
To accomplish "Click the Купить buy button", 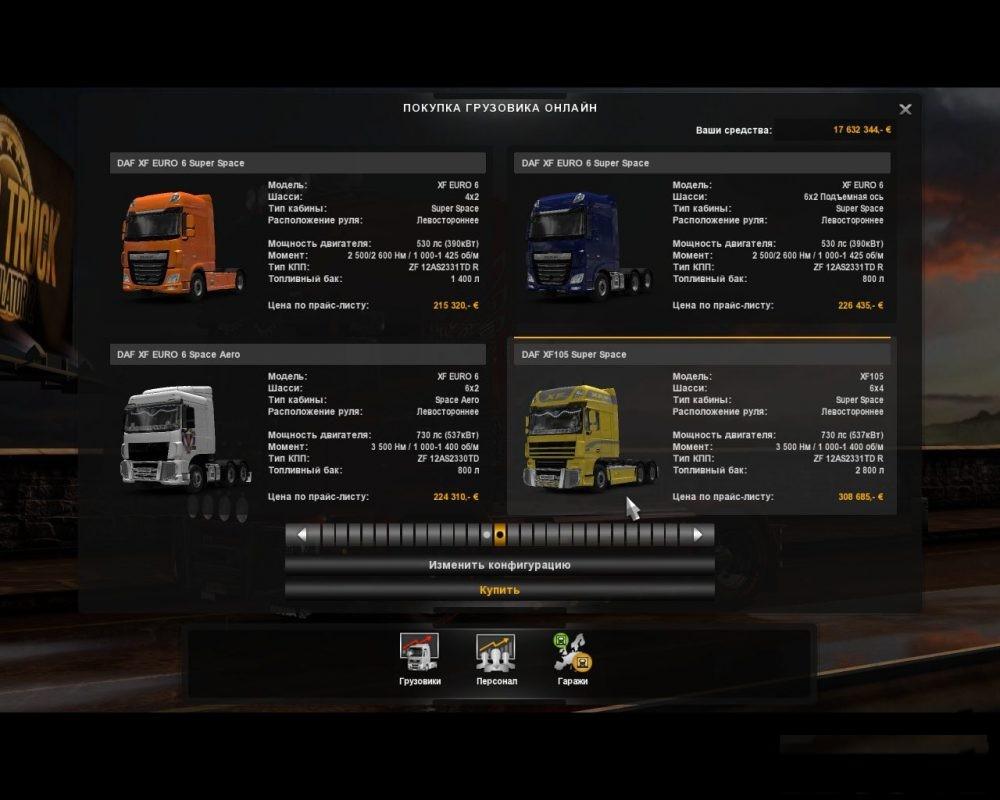I will pos(499,590).
